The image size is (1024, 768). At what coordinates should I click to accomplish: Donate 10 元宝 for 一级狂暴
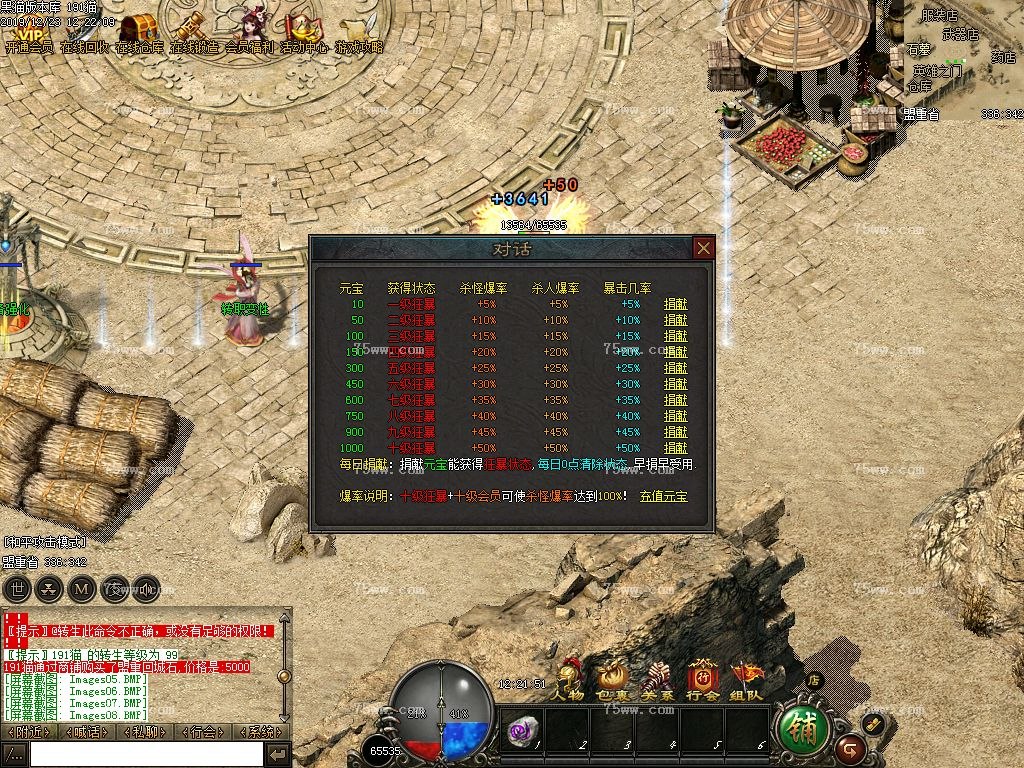676,304
